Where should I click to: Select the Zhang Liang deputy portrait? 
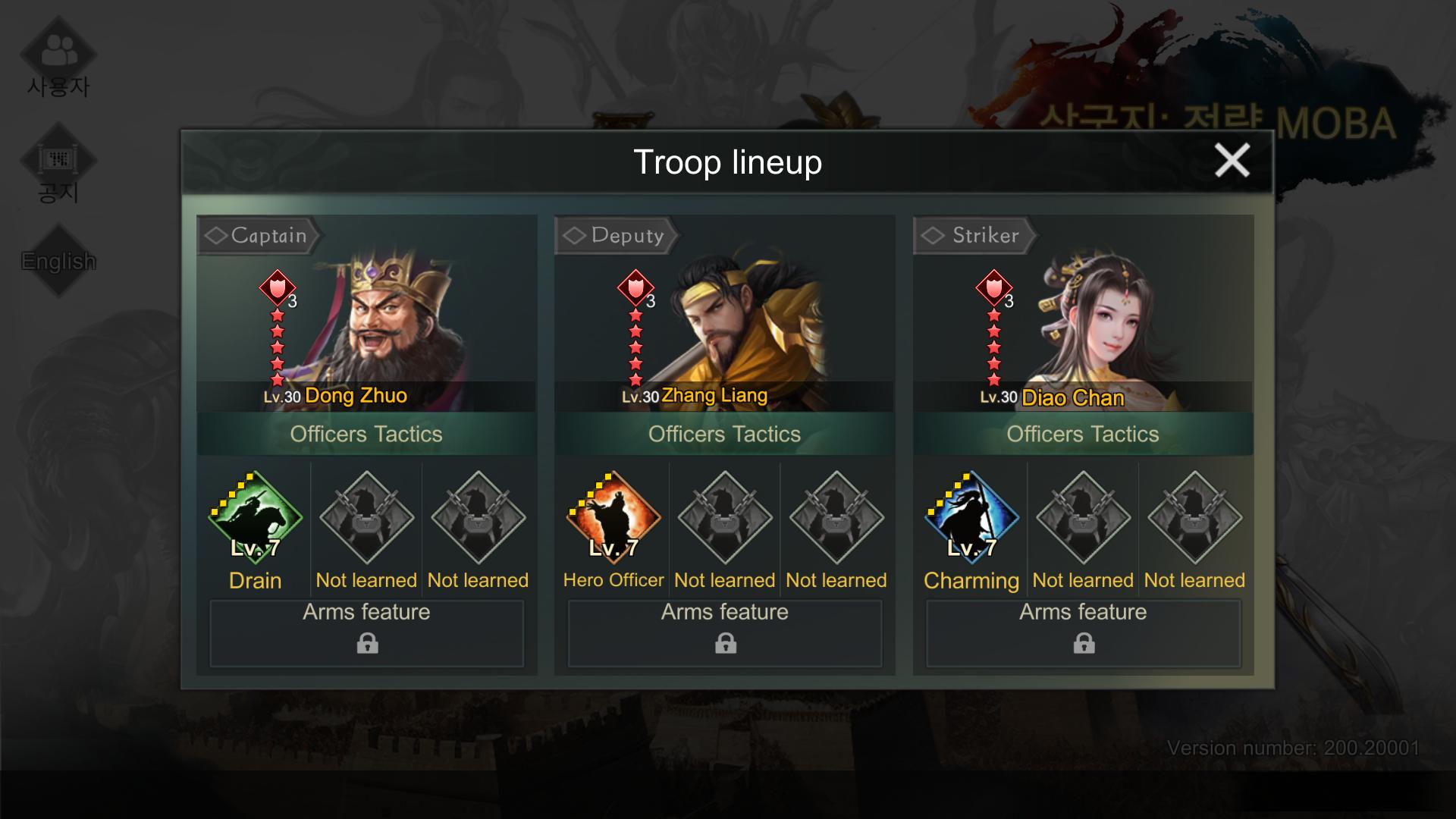pyautogui.click(x=747, y=318)
